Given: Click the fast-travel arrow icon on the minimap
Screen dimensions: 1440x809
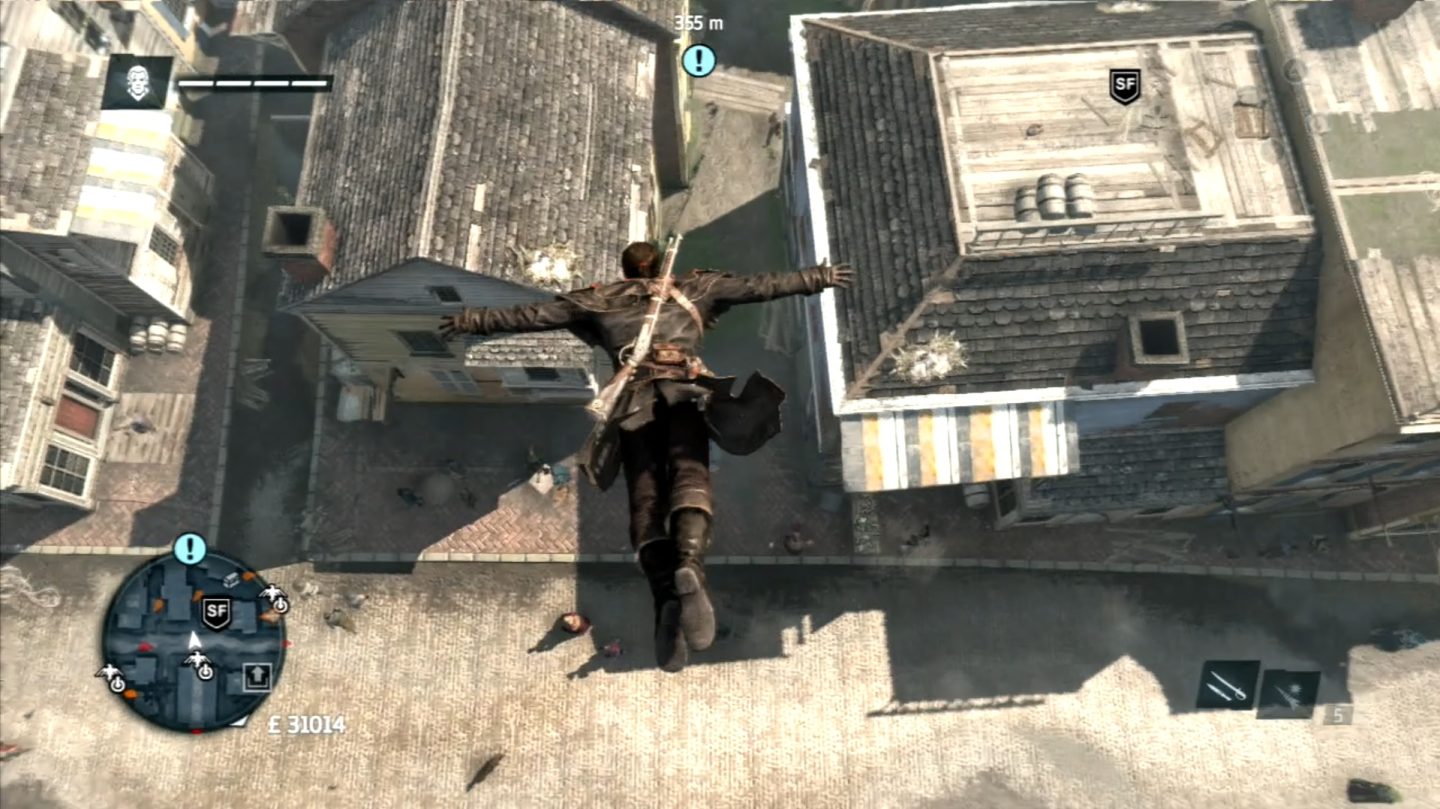Looking at the screenshot, I should [x=257, y=676].
